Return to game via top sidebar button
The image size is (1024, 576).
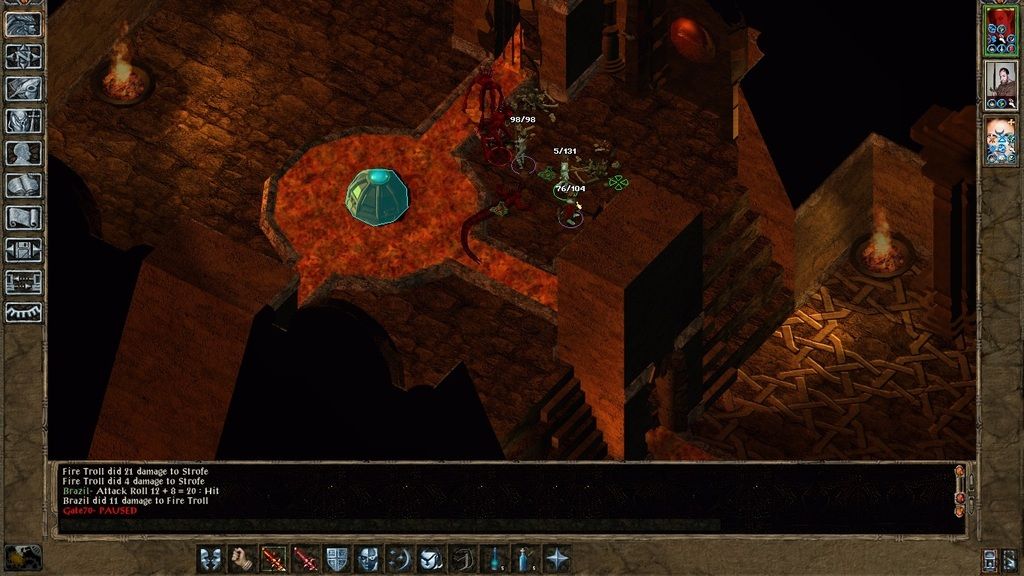pyautogui.click(x=23, y=25)
